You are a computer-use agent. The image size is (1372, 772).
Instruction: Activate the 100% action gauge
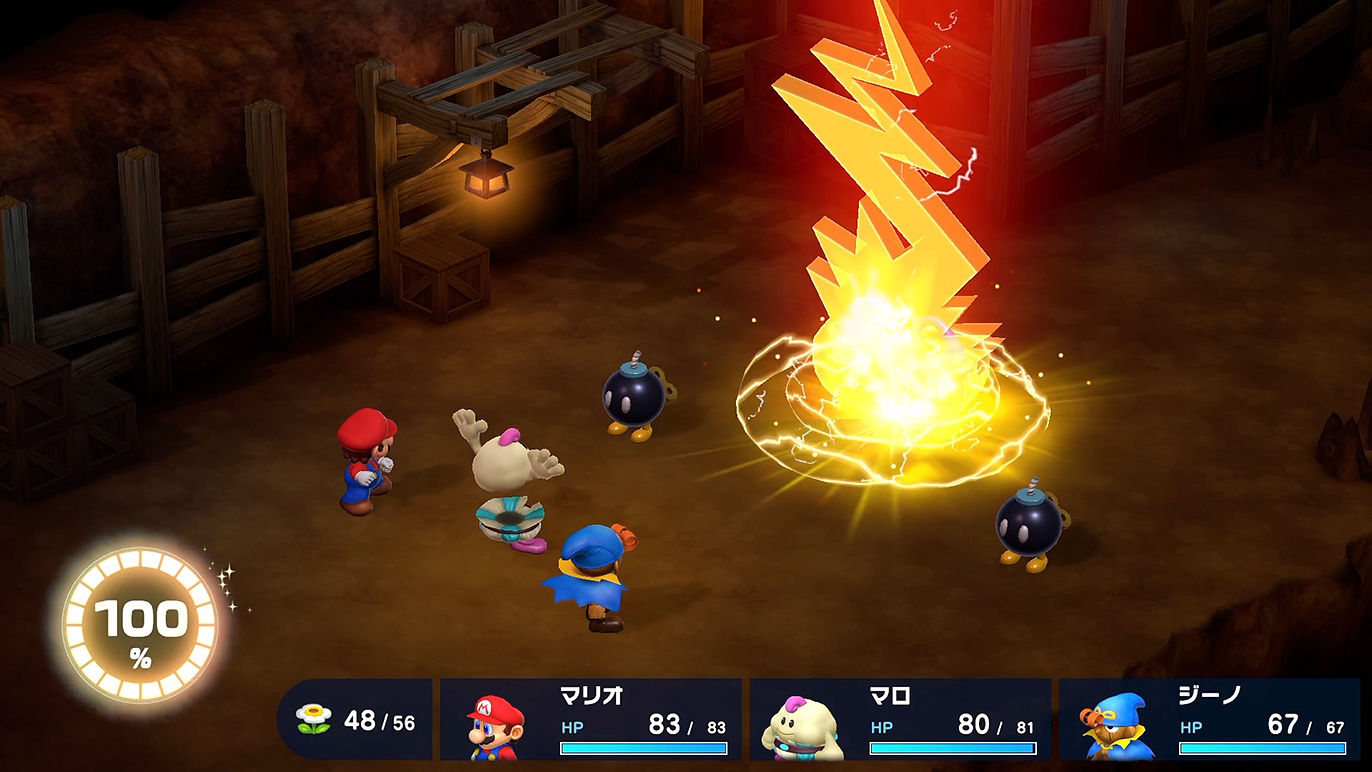coord(140,627)
